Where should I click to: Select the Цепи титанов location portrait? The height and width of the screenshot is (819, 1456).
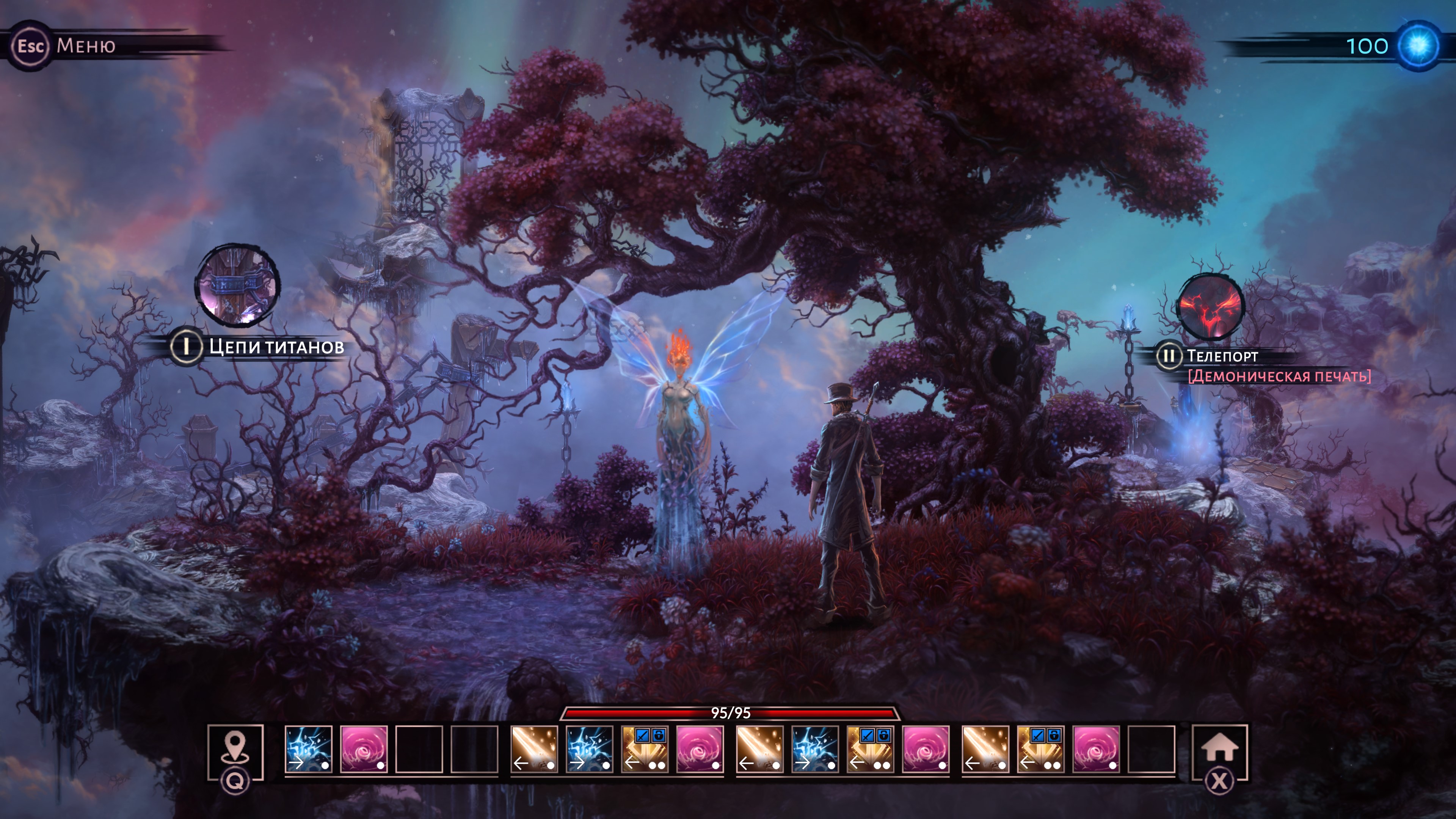[x=237, y=286]
